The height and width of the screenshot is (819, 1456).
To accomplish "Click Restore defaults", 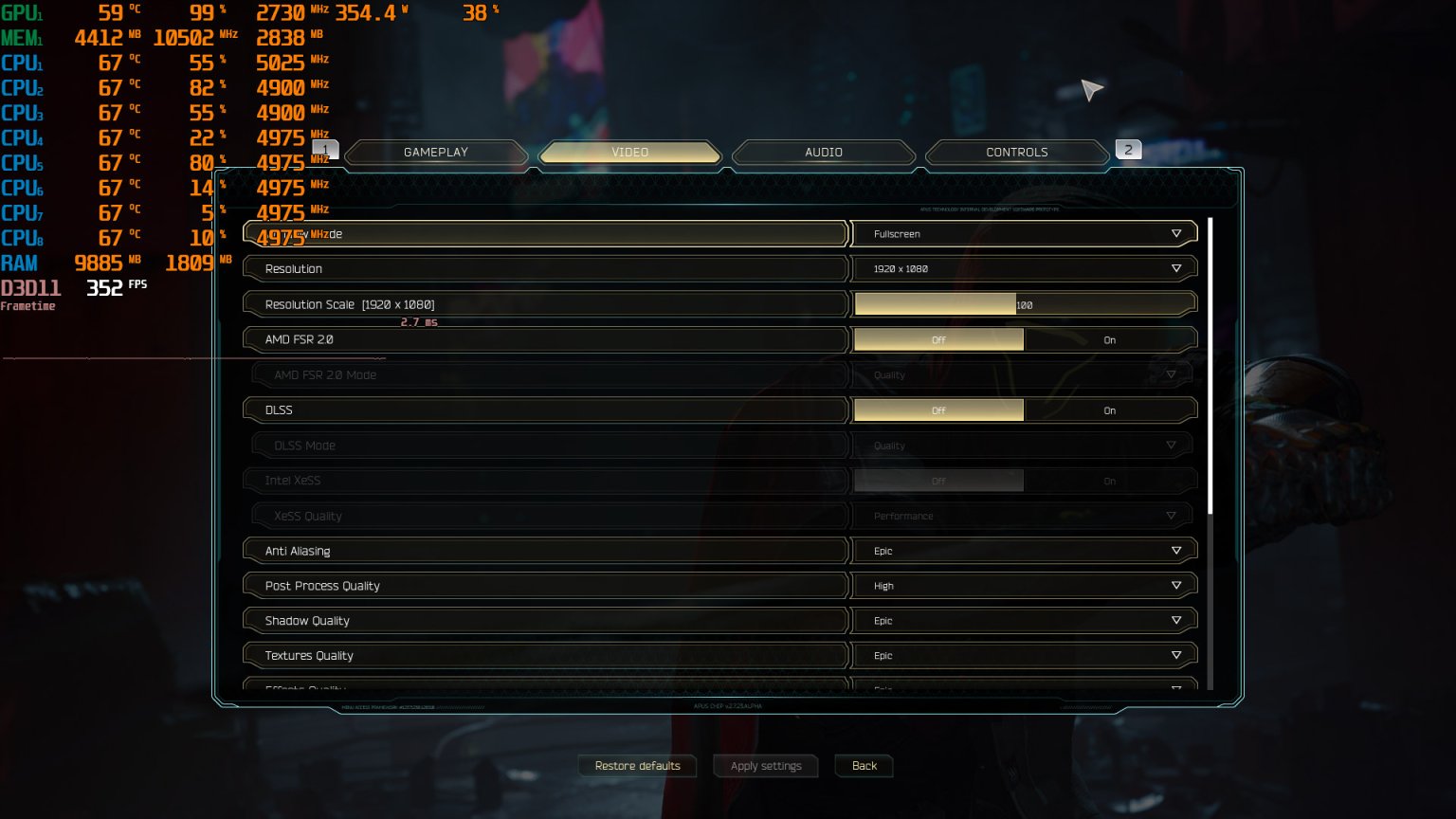I will click(x=637, y=766).
